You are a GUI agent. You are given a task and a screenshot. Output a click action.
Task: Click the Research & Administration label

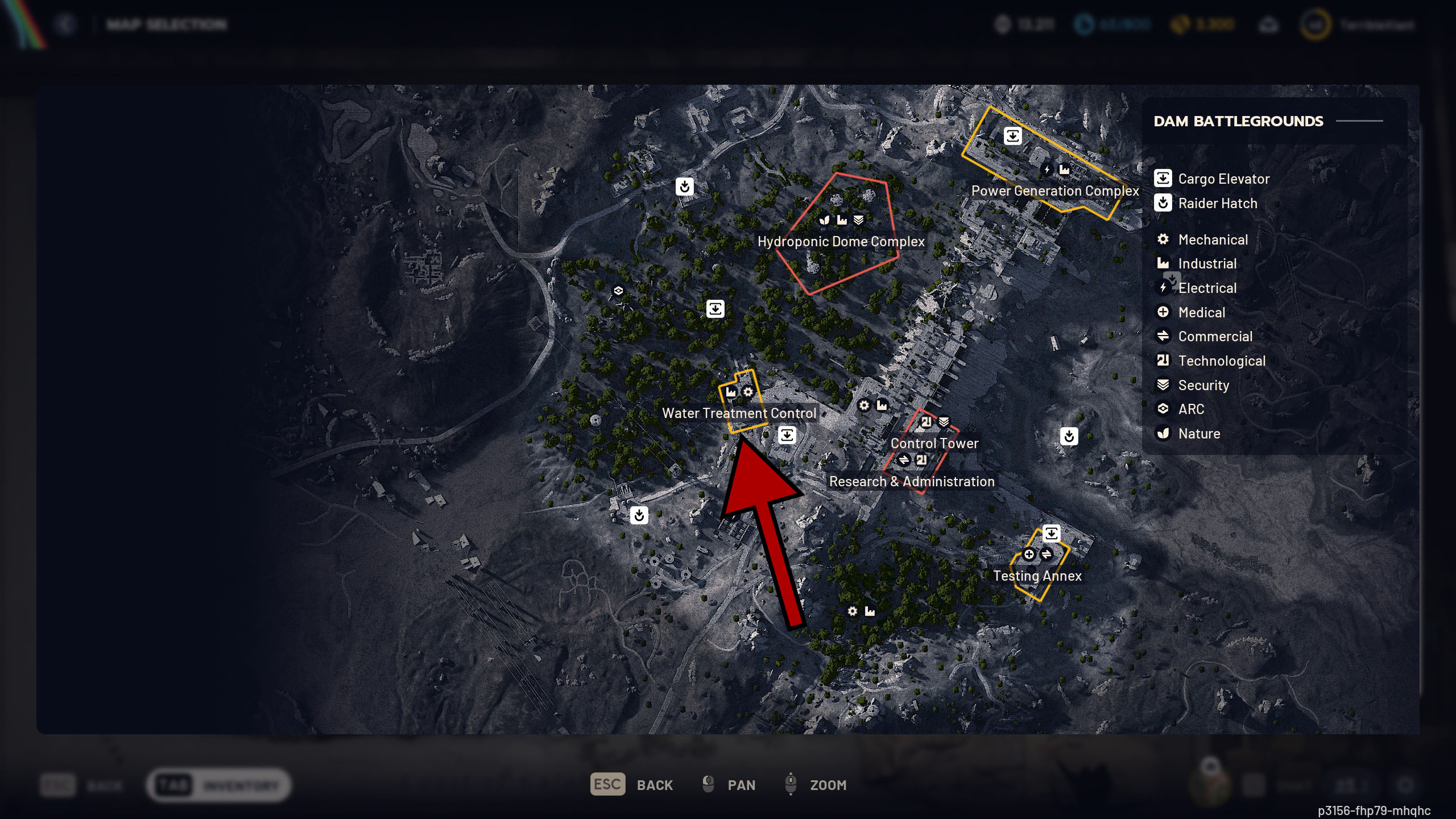tap(912, 482)
